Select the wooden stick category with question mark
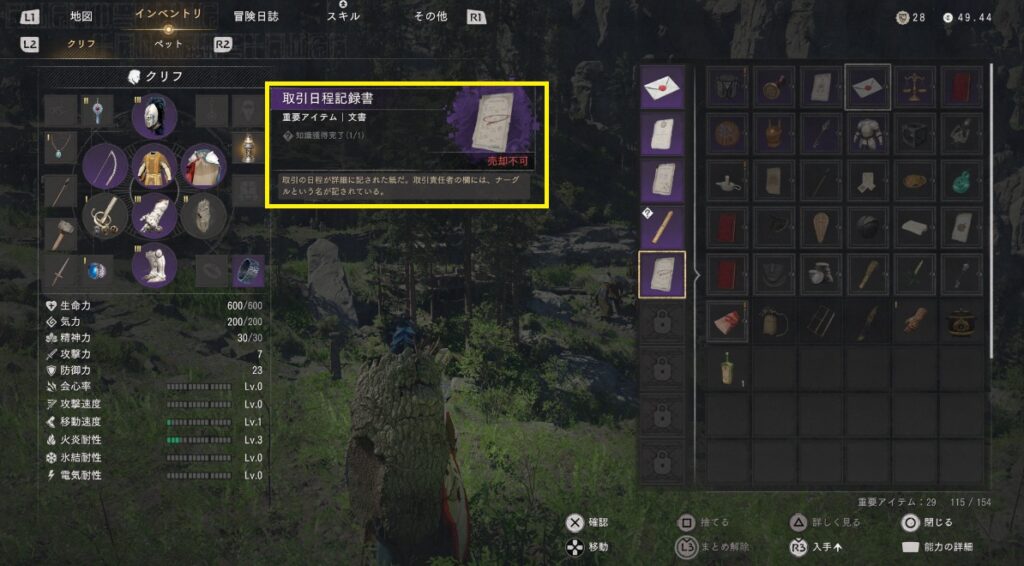Screen dimensions: 1024x566 661,228
